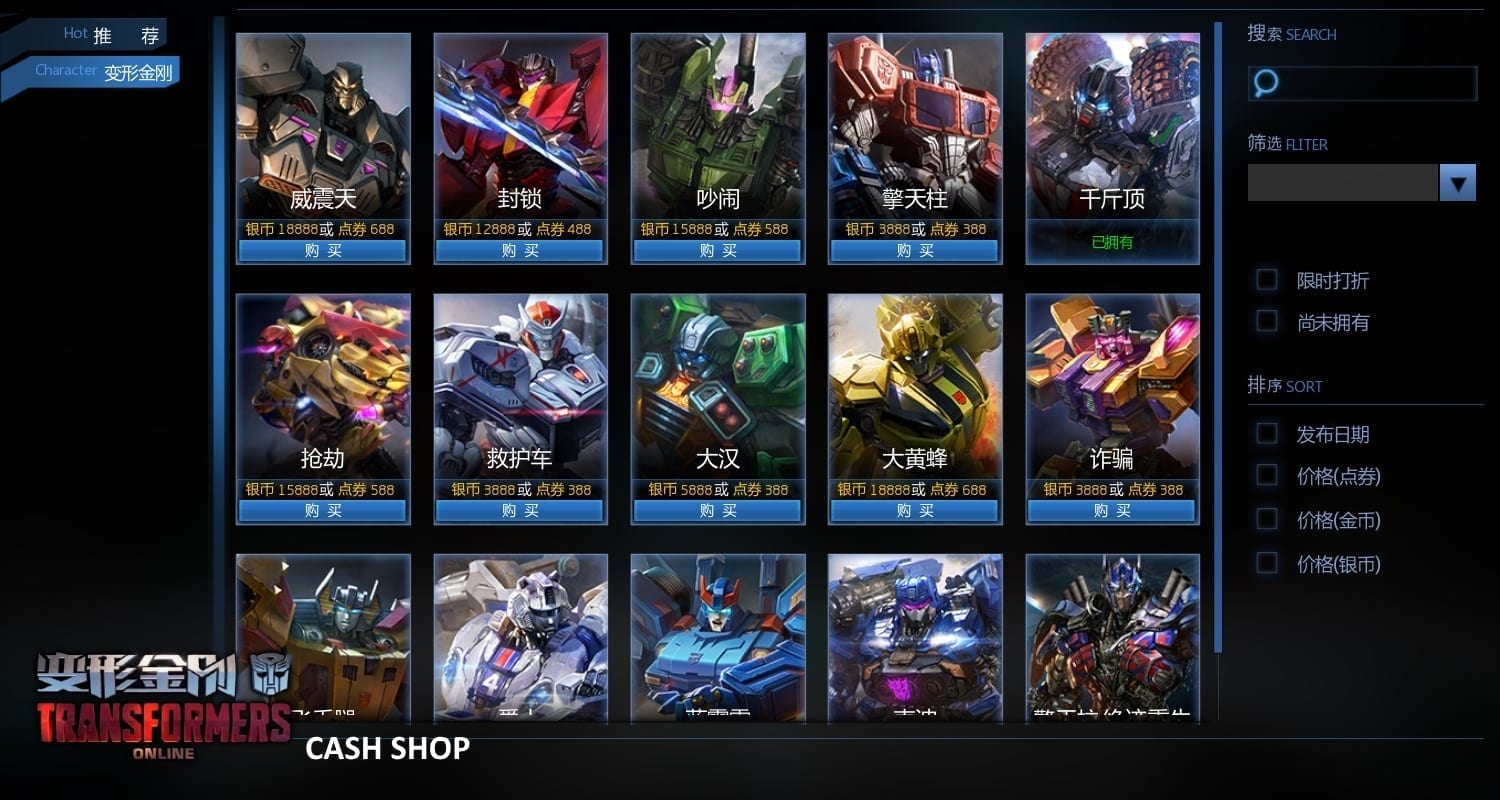This screenshot has width=1500, height=800.
Task: Open the filter dropdown arrow
Action: pos(1457,183)
